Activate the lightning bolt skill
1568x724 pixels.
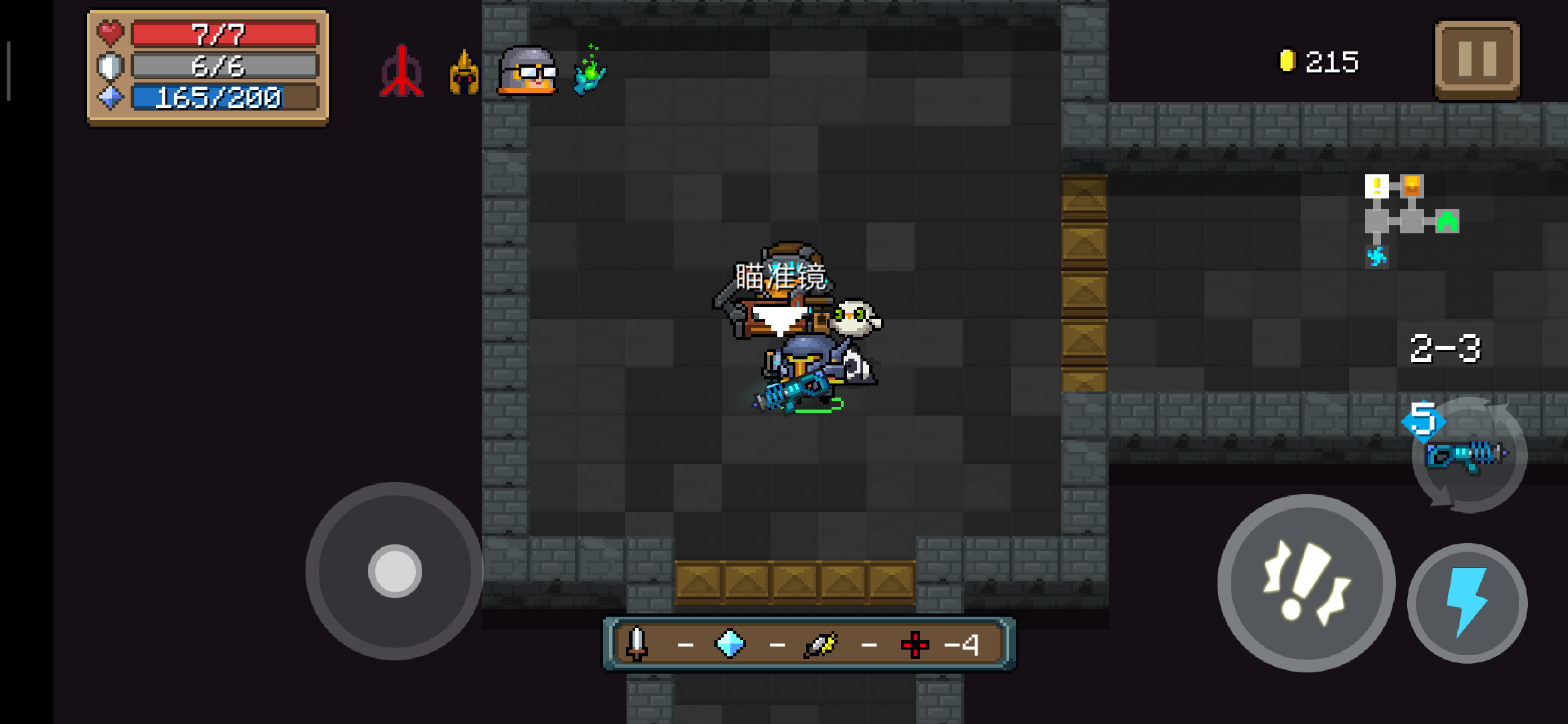click(x=1467, y=603)
